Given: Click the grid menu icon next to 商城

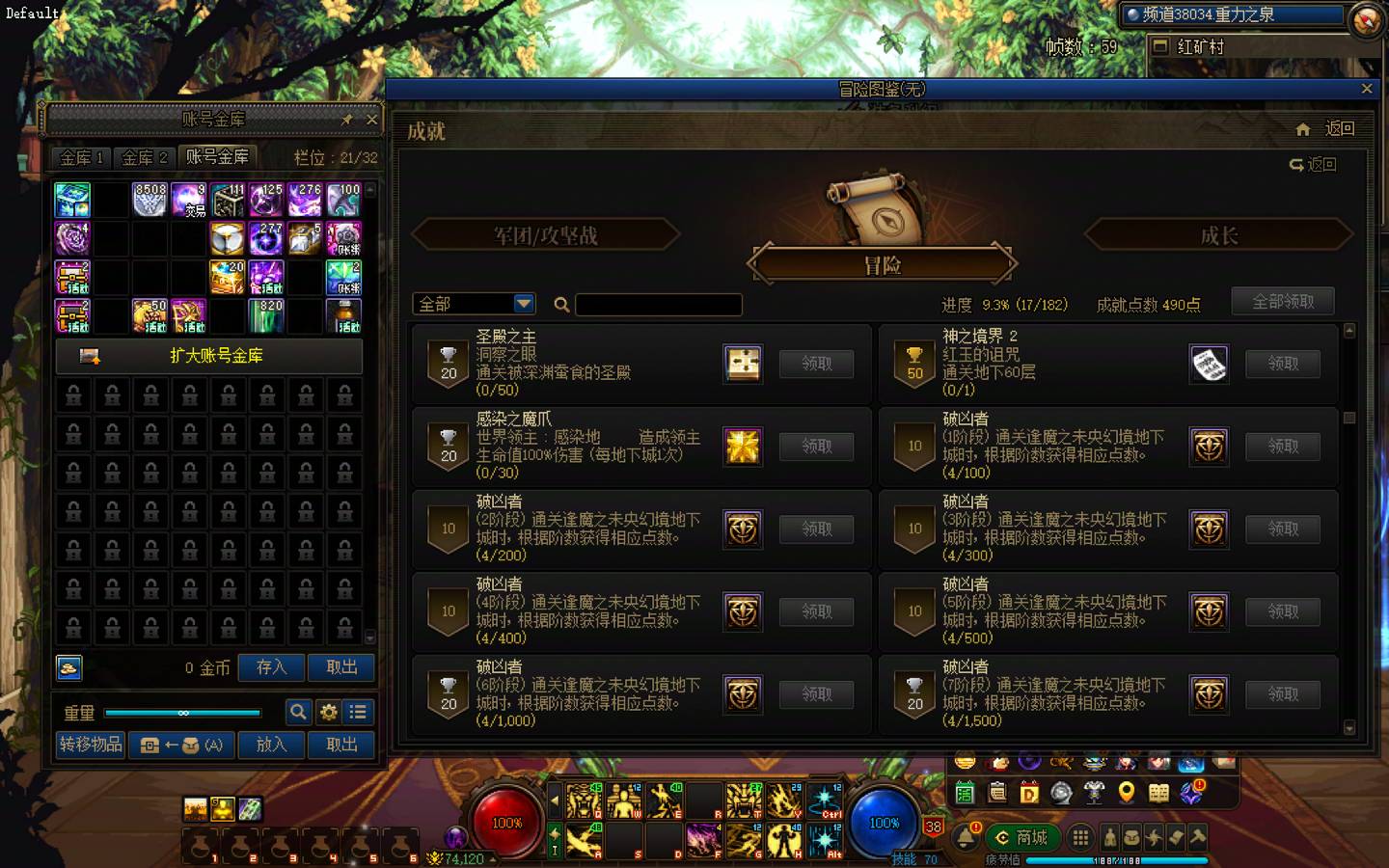Looking at the screenshot, I should 1080,837.
